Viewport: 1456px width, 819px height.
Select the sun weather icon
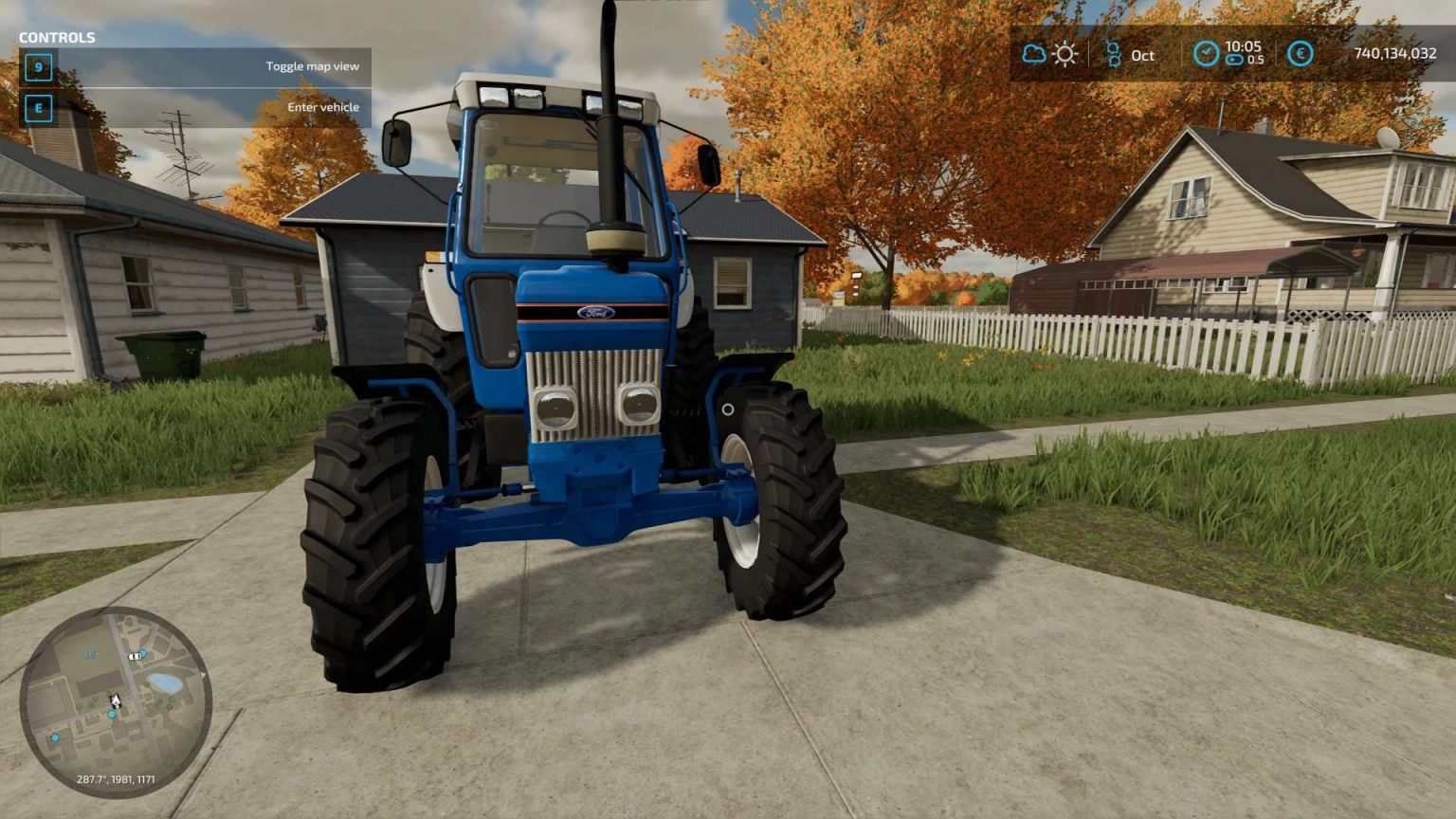point(1065,54)
